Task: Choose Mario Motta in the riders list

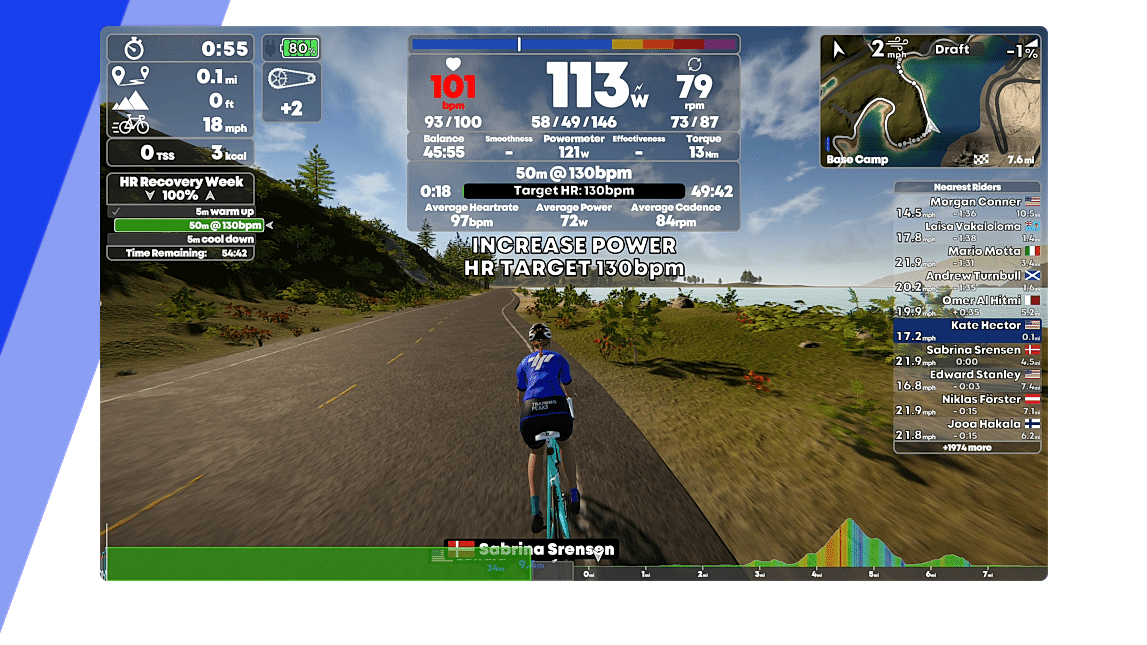Action: [x=966, y=257]
